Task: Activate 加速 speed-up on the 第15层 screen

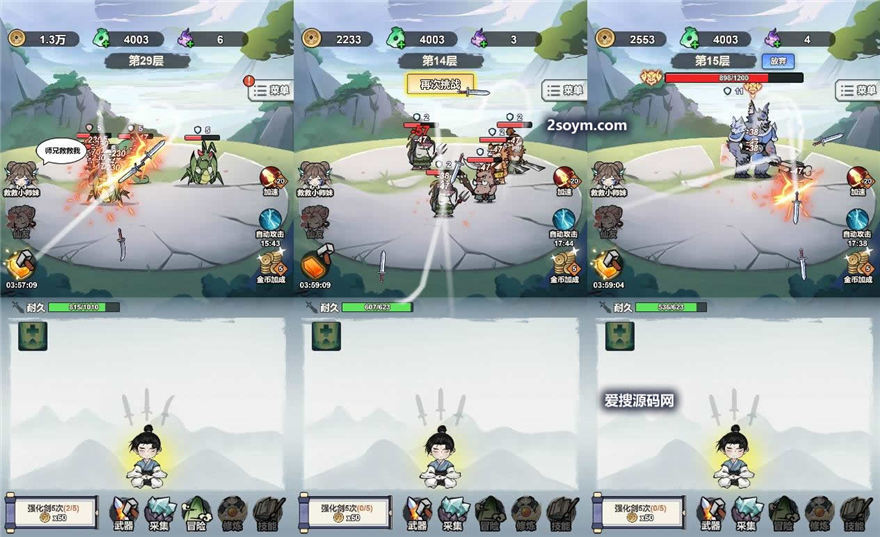Action: (858, 180)
